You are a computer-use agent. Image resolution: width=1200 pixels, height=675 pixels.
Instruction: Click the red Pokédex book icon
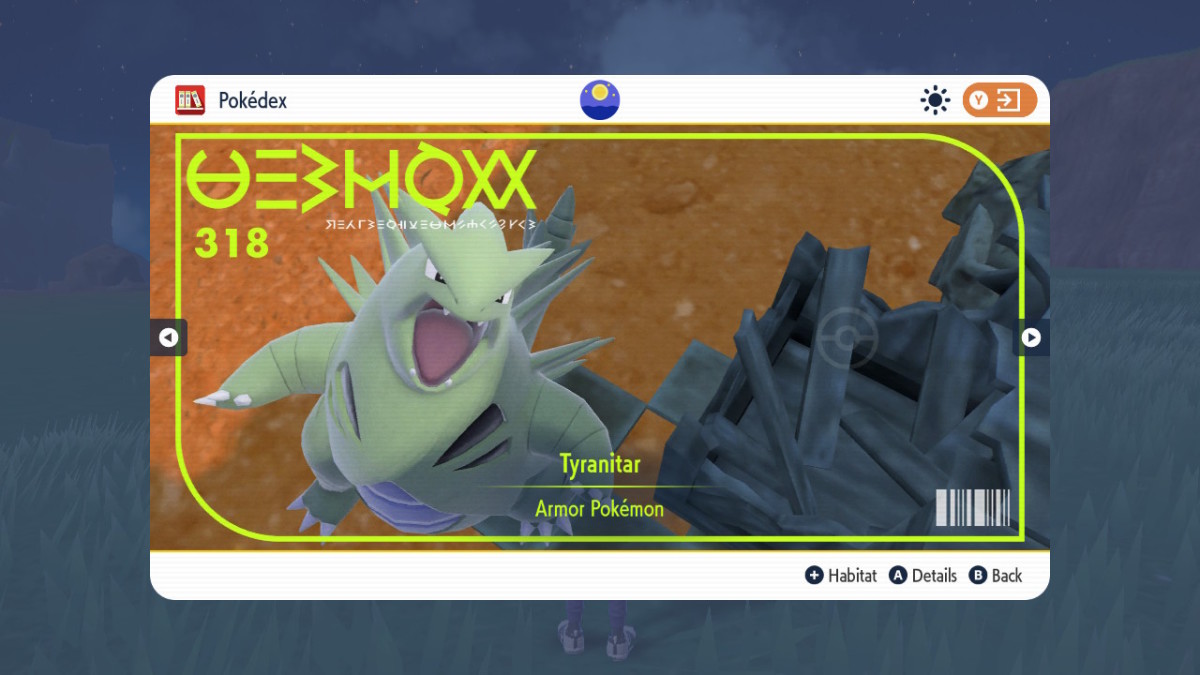pyautogui.click(x=190, y=100)
